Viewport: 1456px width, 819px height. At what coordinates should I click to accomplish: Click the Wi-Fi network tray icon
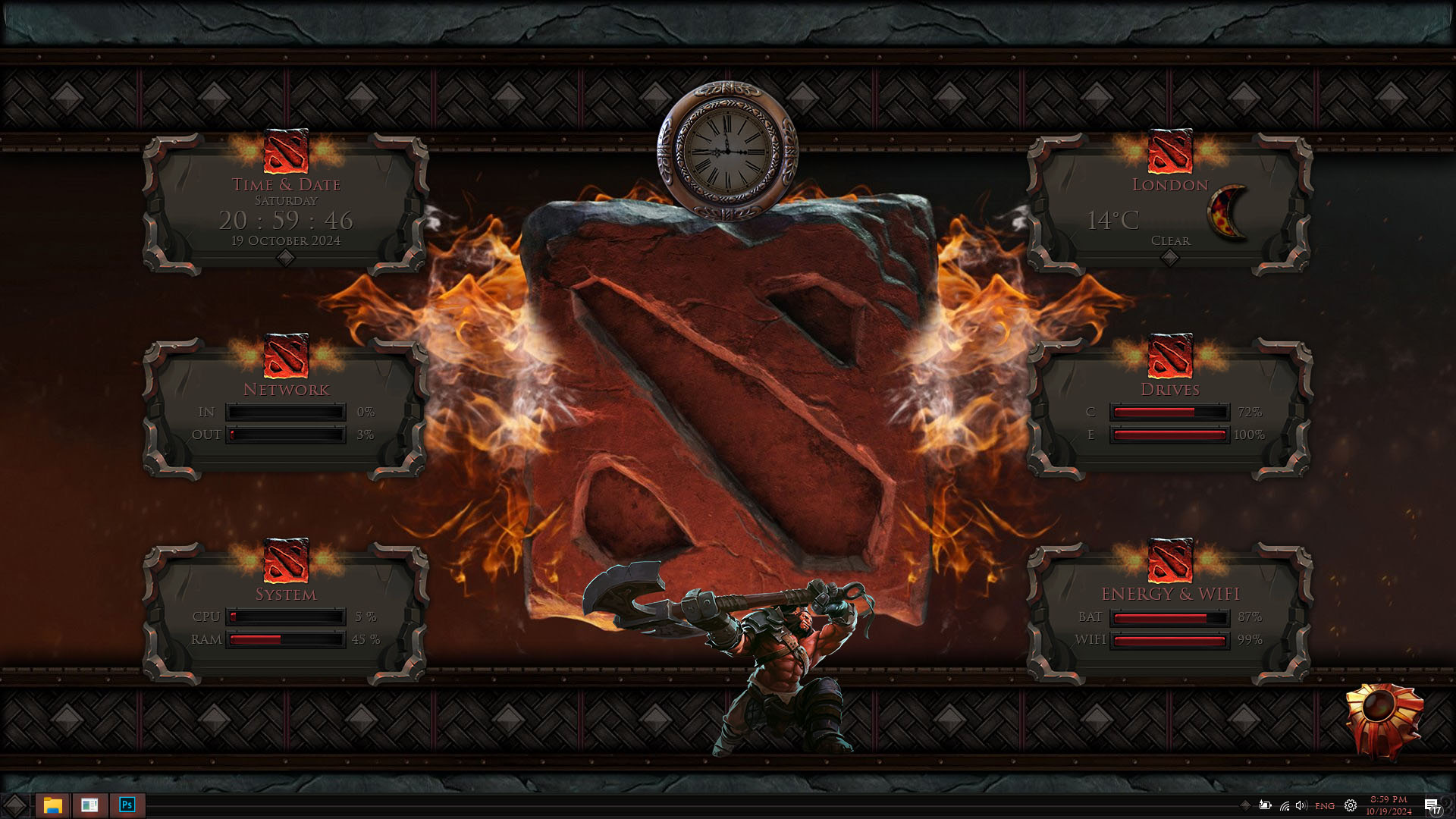[1284, 806]
